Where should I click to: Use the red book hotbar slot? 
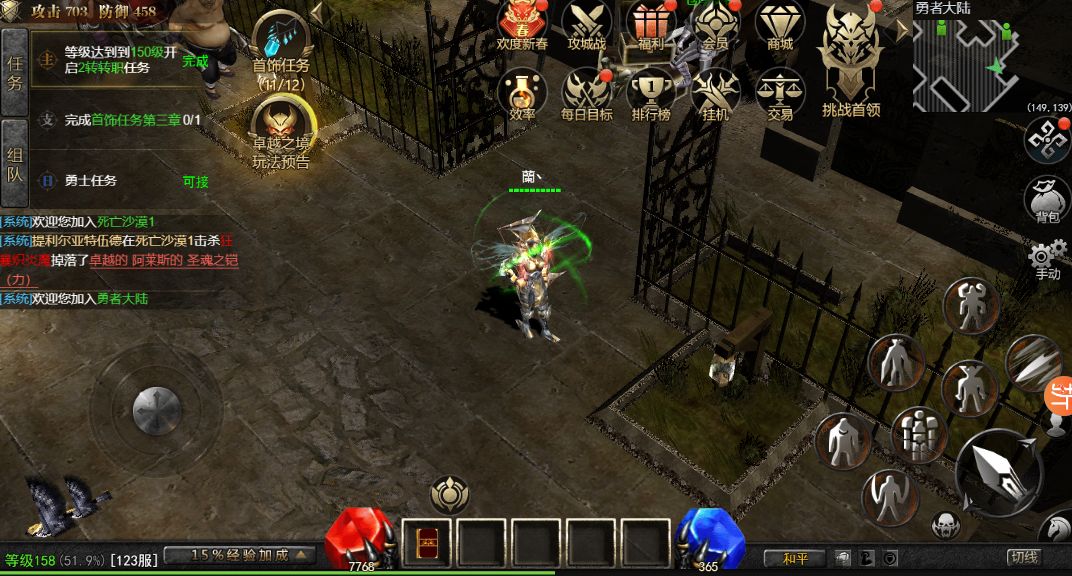pyautogui.click(x=427, y=544)
